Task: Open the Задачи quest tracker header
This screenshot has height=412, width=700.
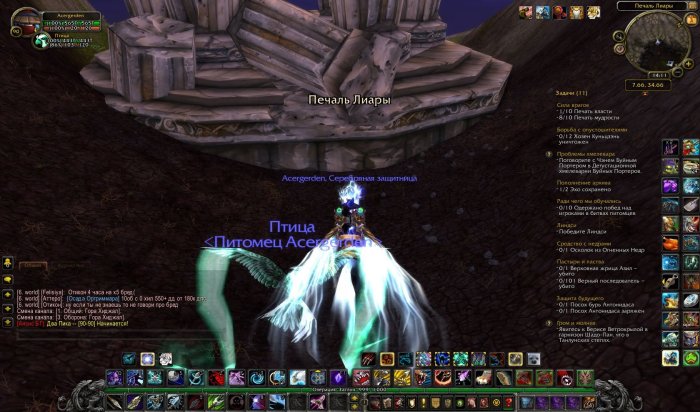Action: (572, 92)
